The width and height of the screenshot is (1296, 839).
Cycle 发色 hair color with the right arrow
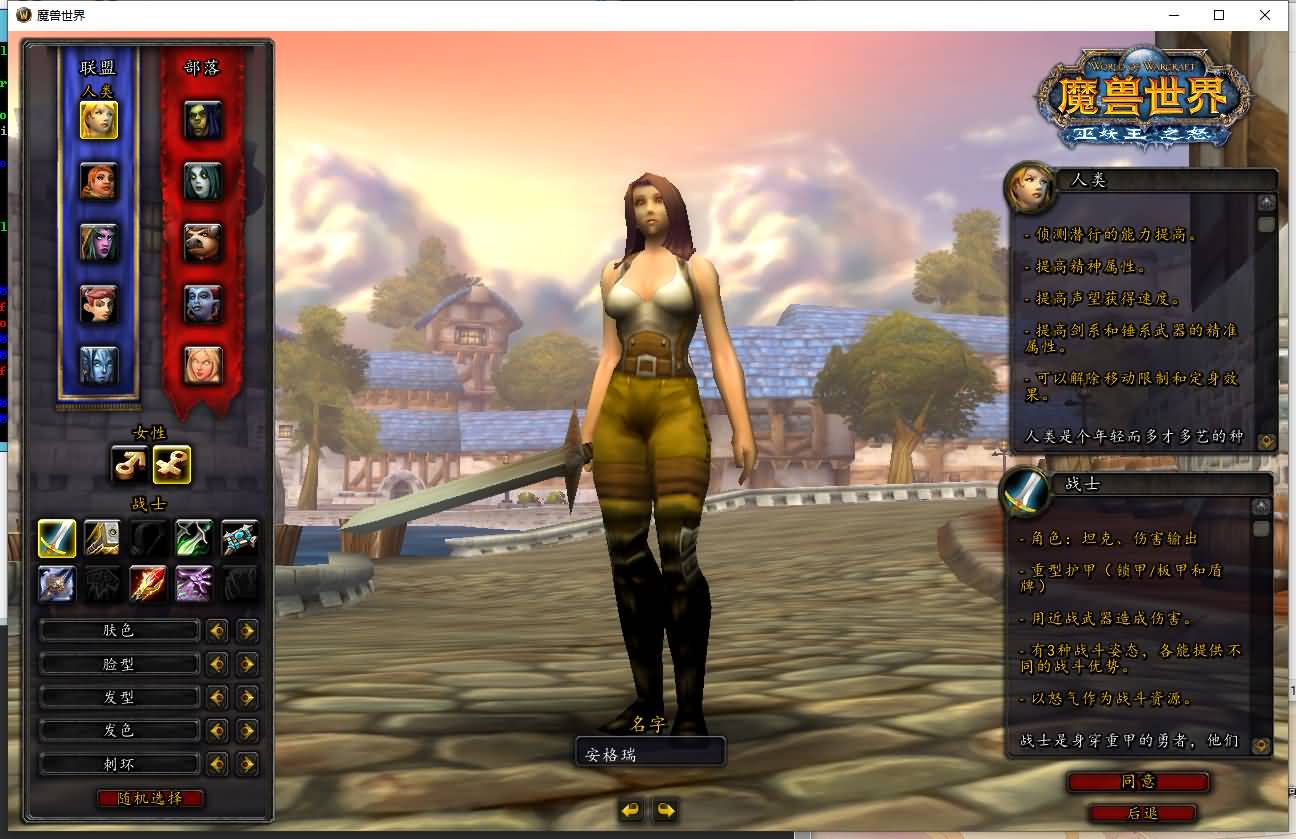[246, 731]
